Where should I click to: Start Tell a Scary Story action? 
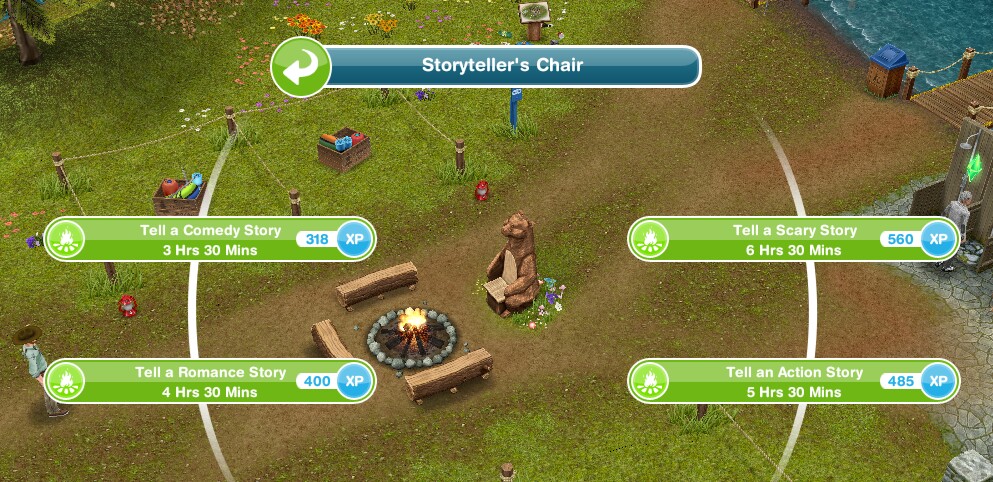click(x=794, y=240)
